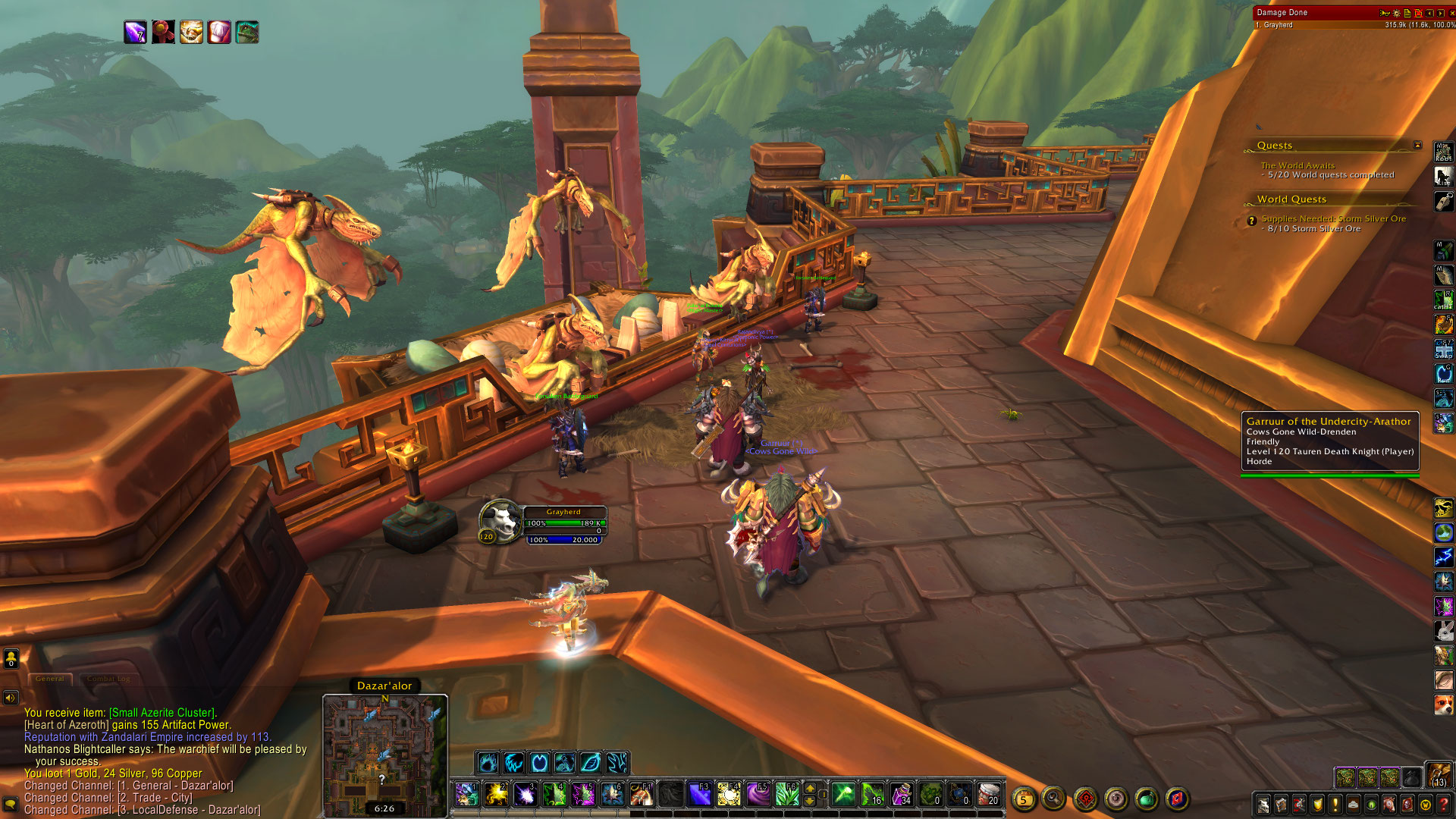Open the main backpack bag
Screen dimensions: 1456x819
(x=1439, y=775)
